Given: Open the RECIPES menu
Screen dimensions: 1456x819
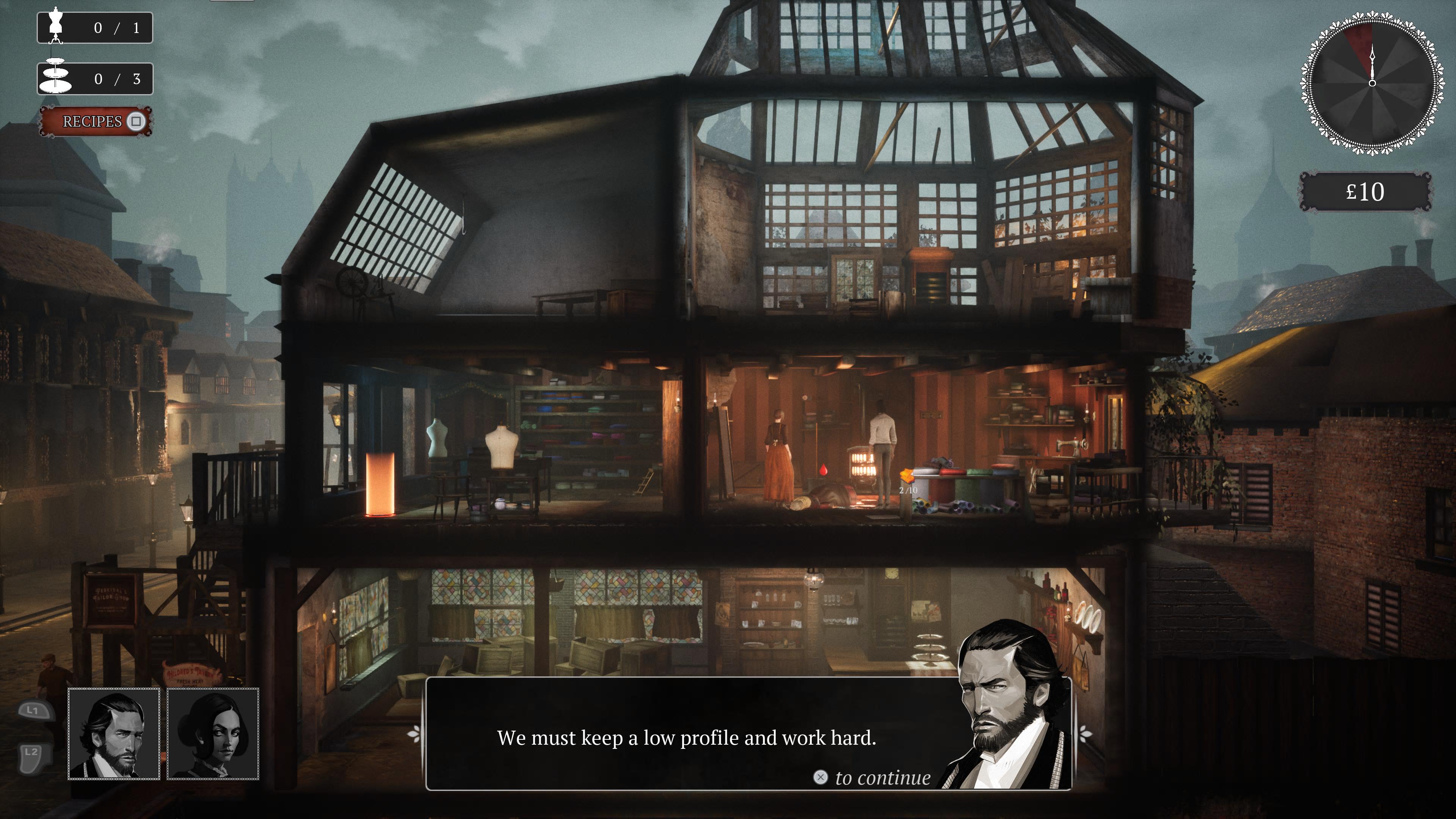Looking at the screenshot, I should point(92,121).
